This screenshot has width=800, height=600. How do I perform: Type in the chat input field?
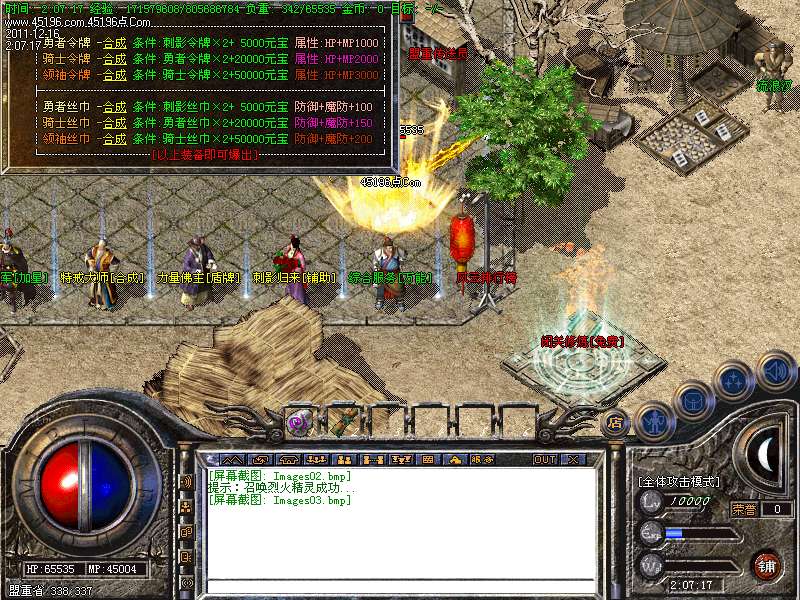(x=400, y=587)
